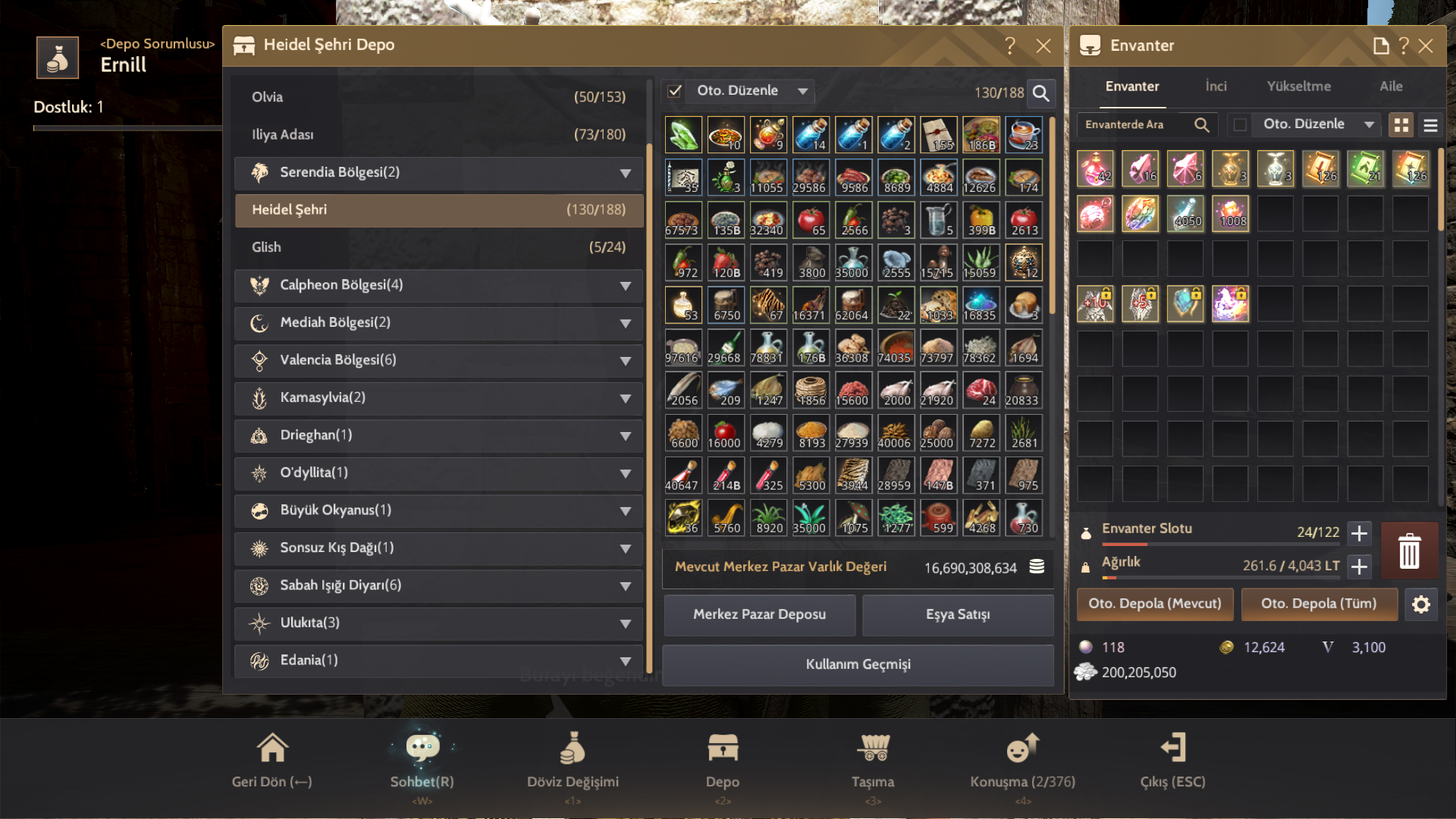Click the warehouse search magnifier icon
The image size is (1456, 819).
pyautogui.click(x=1041, y=93)
